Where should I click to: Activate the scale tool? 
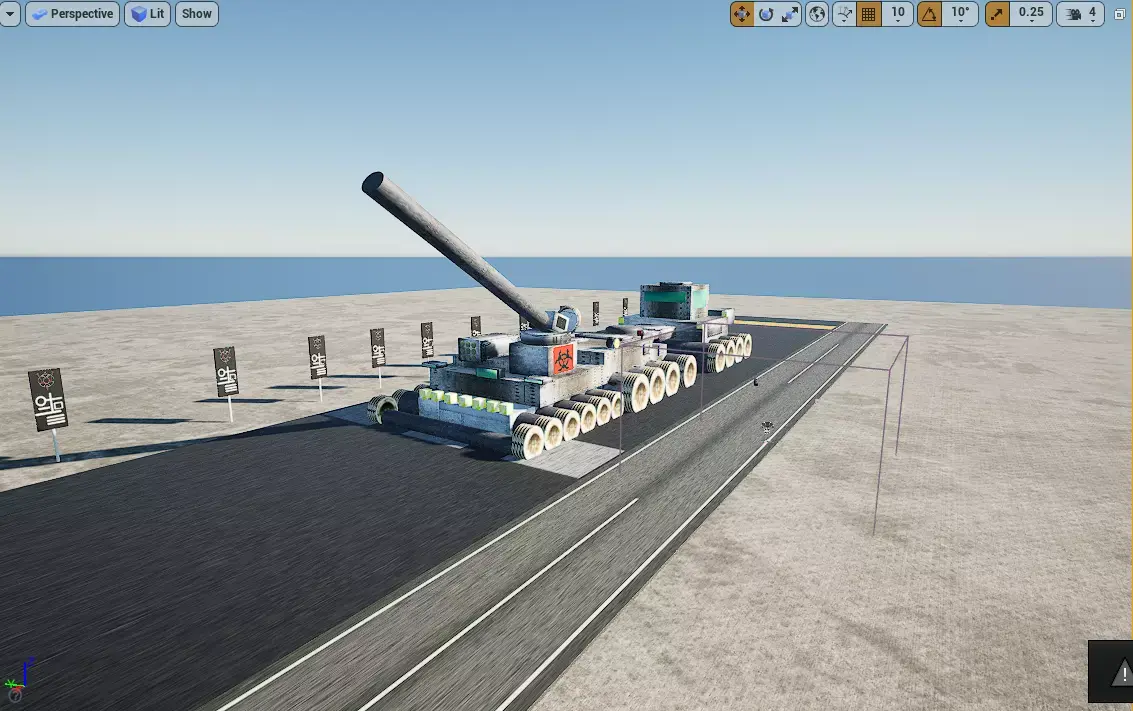pos(791,14)
